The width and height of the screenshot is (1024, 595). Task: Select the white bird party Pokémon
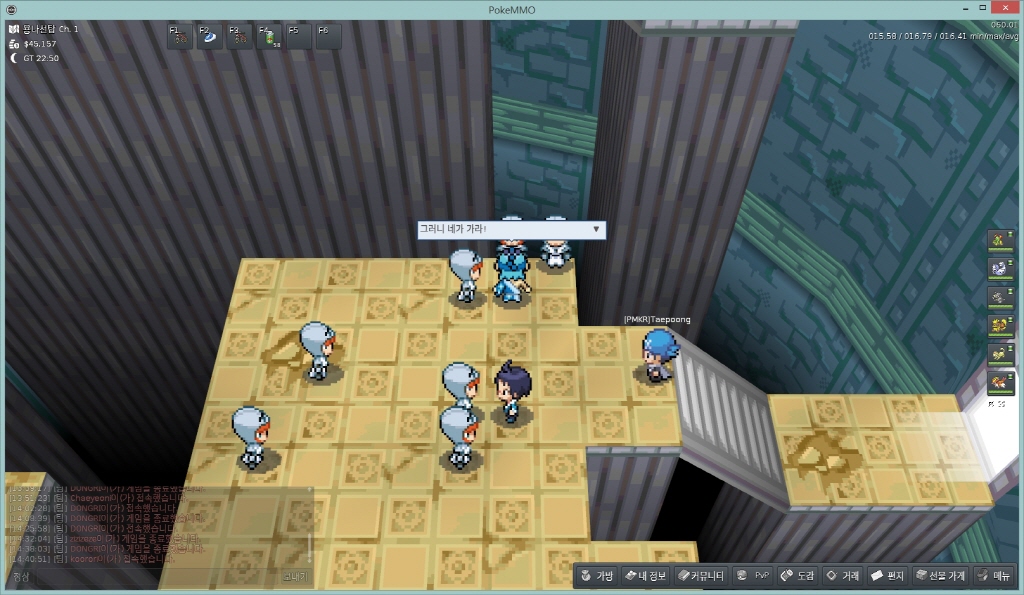(x=998, y=267)
